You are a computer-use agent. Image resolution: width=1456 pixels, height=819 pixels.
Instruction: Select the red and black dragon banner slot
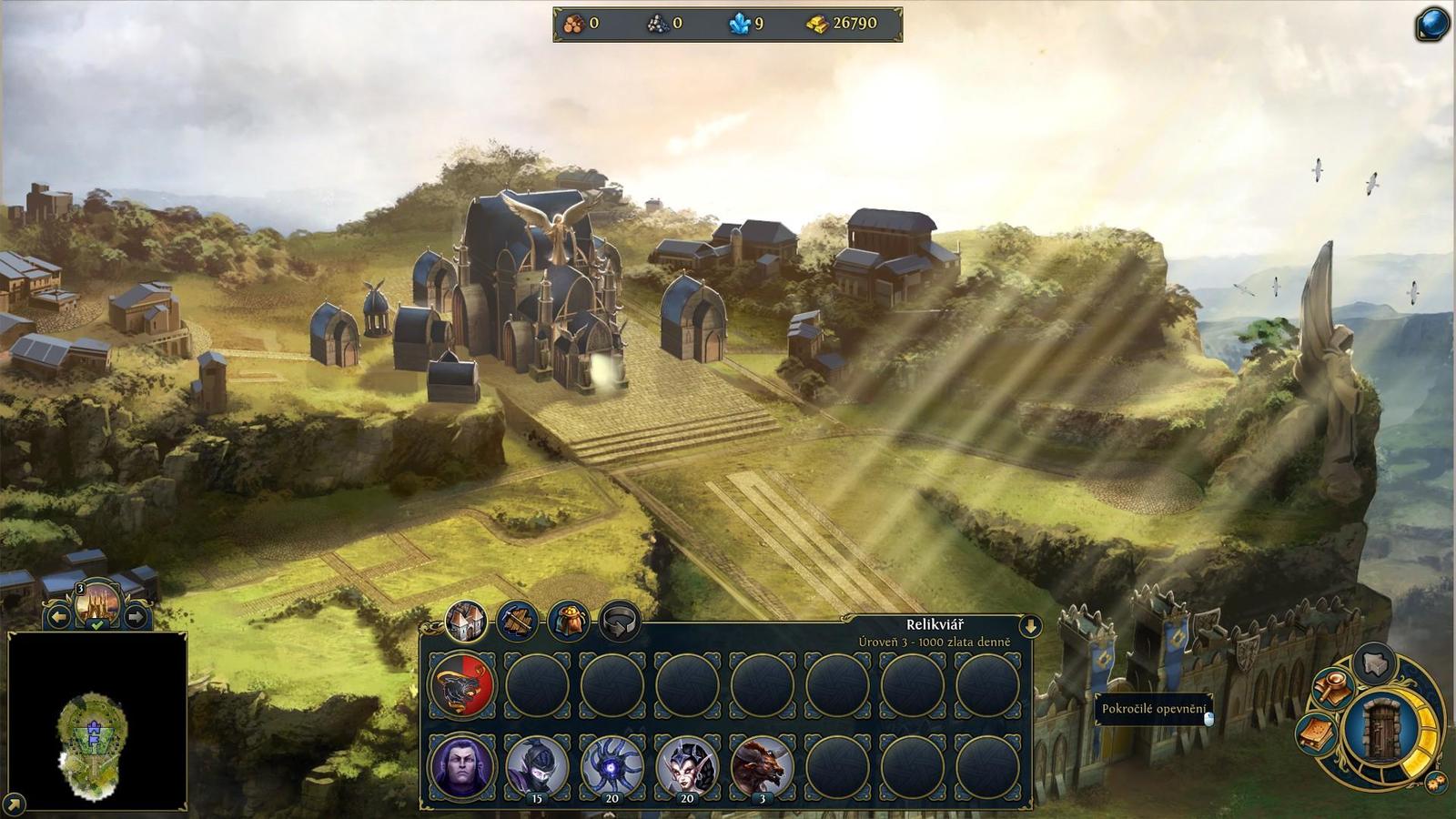(x=462, y=685)
